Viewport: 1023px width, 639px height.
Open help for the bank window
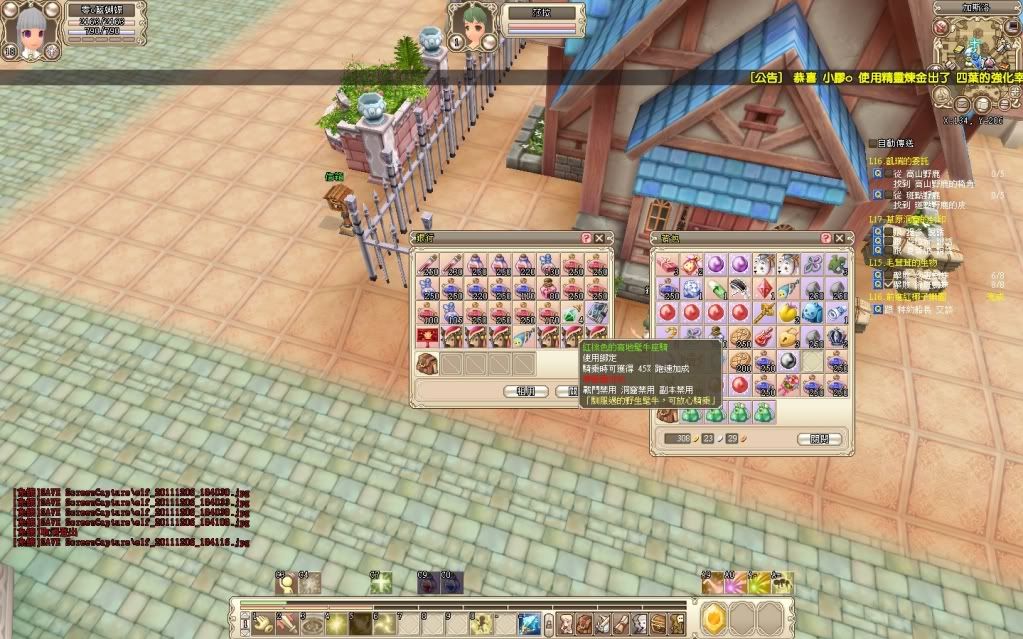(586, 238)
